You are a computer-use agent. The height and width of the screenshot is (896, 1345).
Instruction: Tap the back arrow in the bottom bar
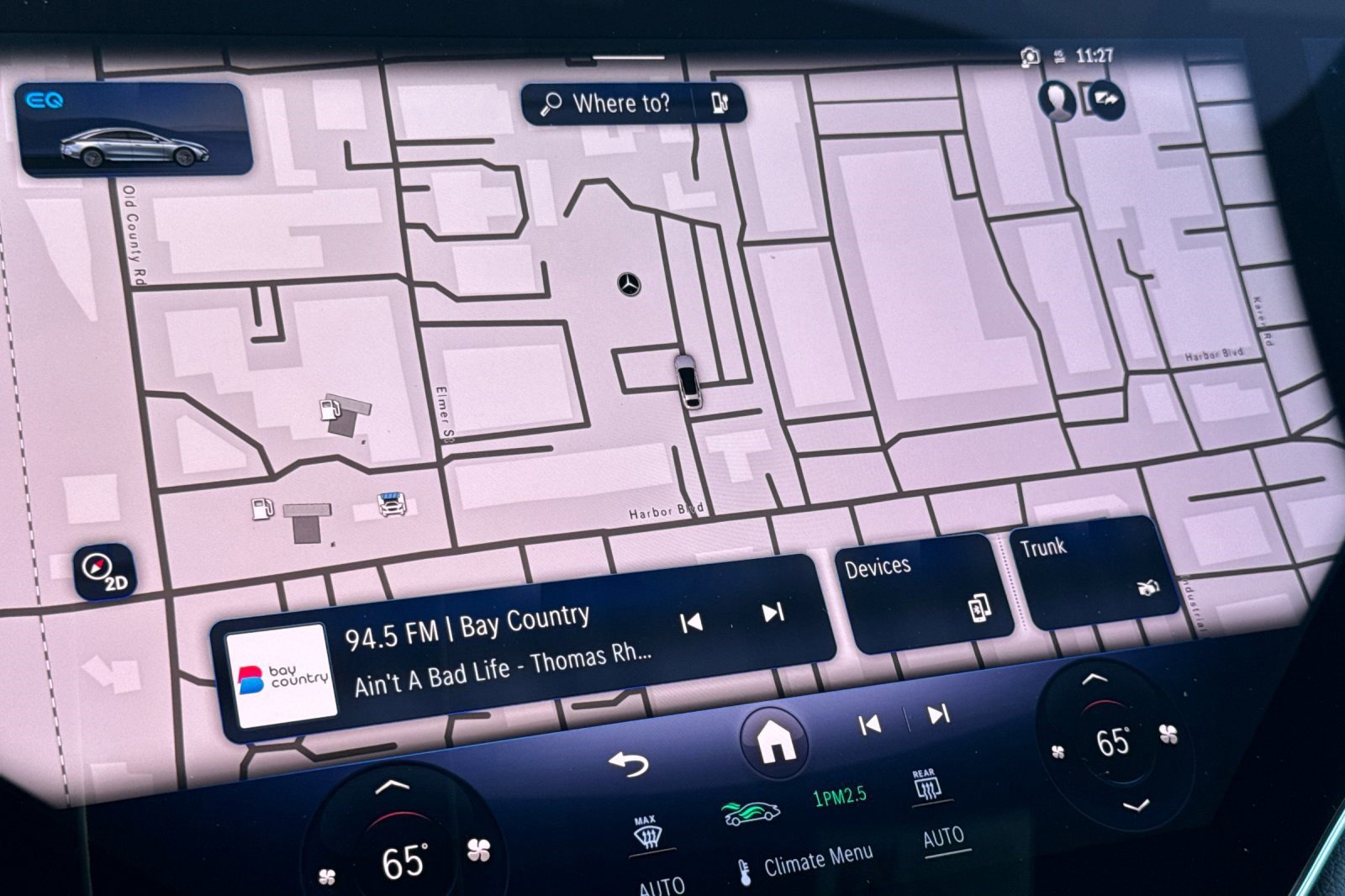pyautogui.click(x=629, y=763)
